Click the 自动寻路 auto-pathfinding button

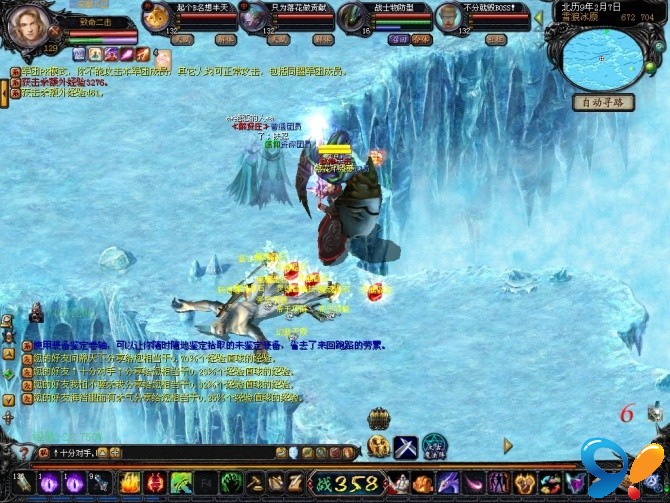603,102
